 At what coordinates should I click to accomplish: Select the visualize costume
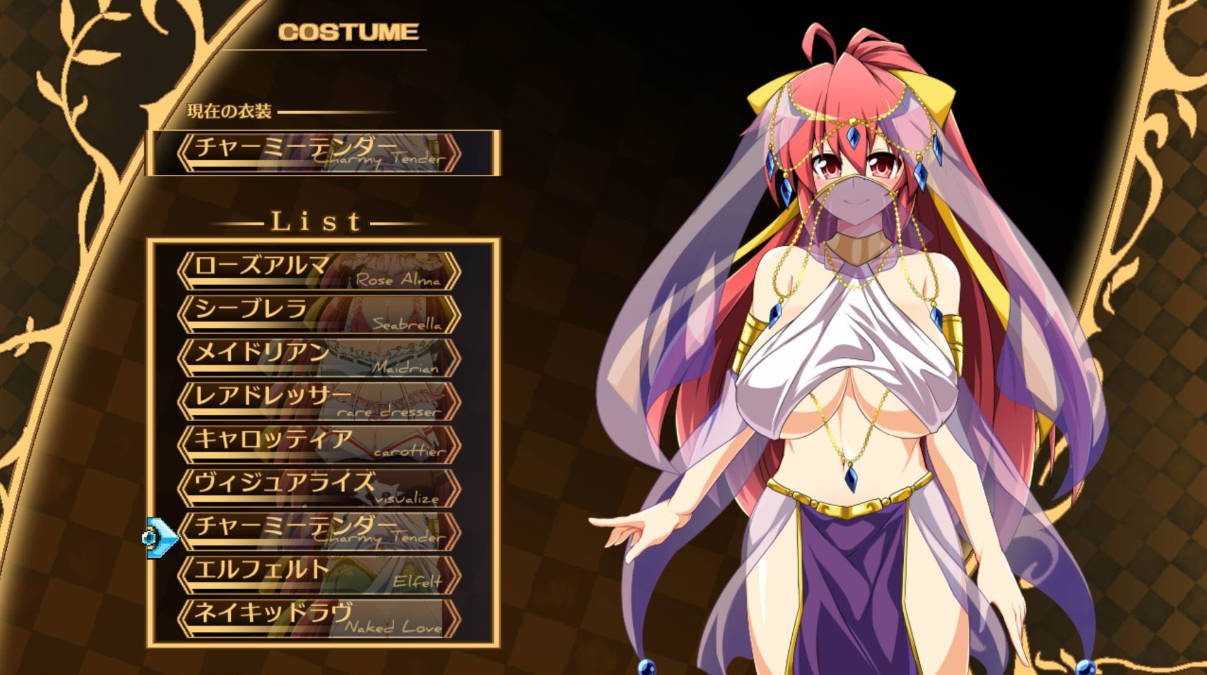(x=319, y=487)
